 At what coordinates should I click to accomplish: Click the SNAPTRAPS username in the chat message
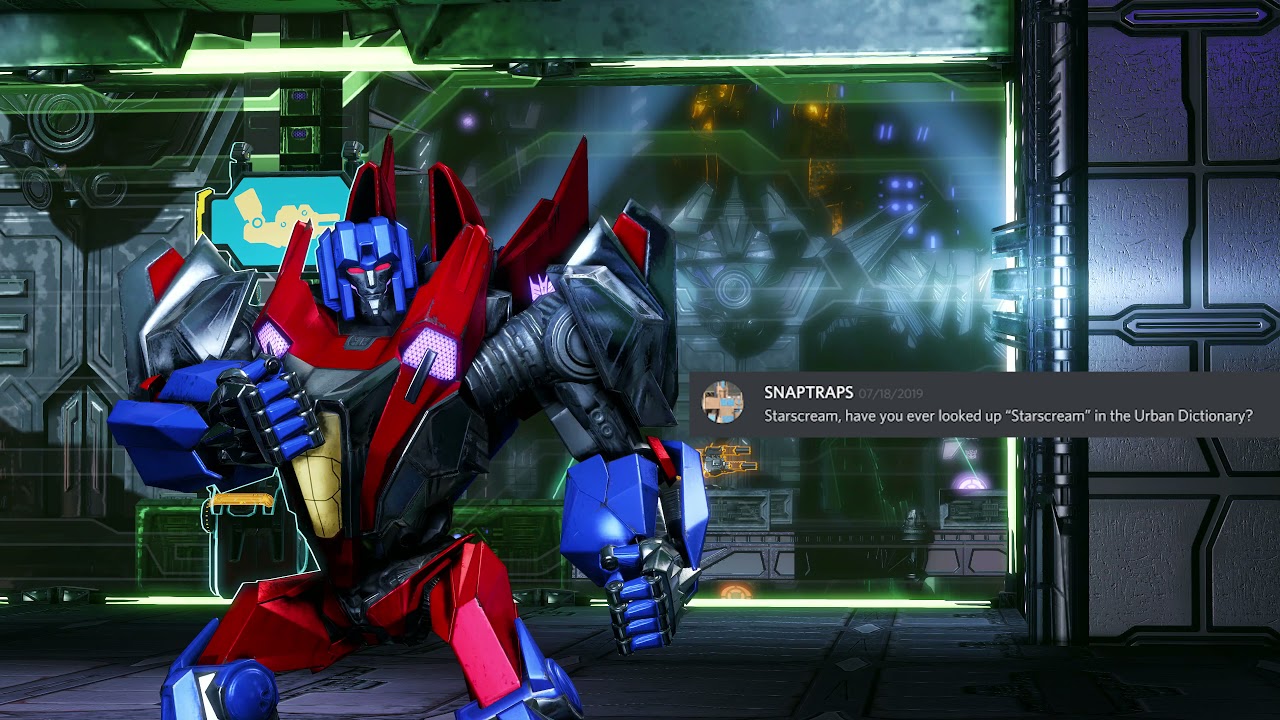click(x=808, y=393)
